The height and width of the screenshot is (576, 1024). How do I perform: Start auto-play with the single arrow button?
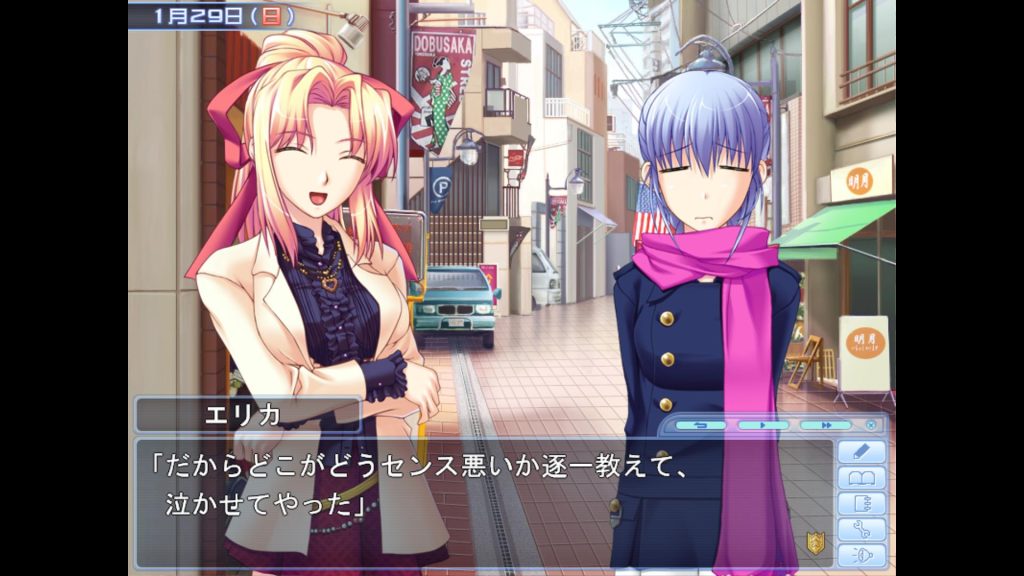pos(763,425)
